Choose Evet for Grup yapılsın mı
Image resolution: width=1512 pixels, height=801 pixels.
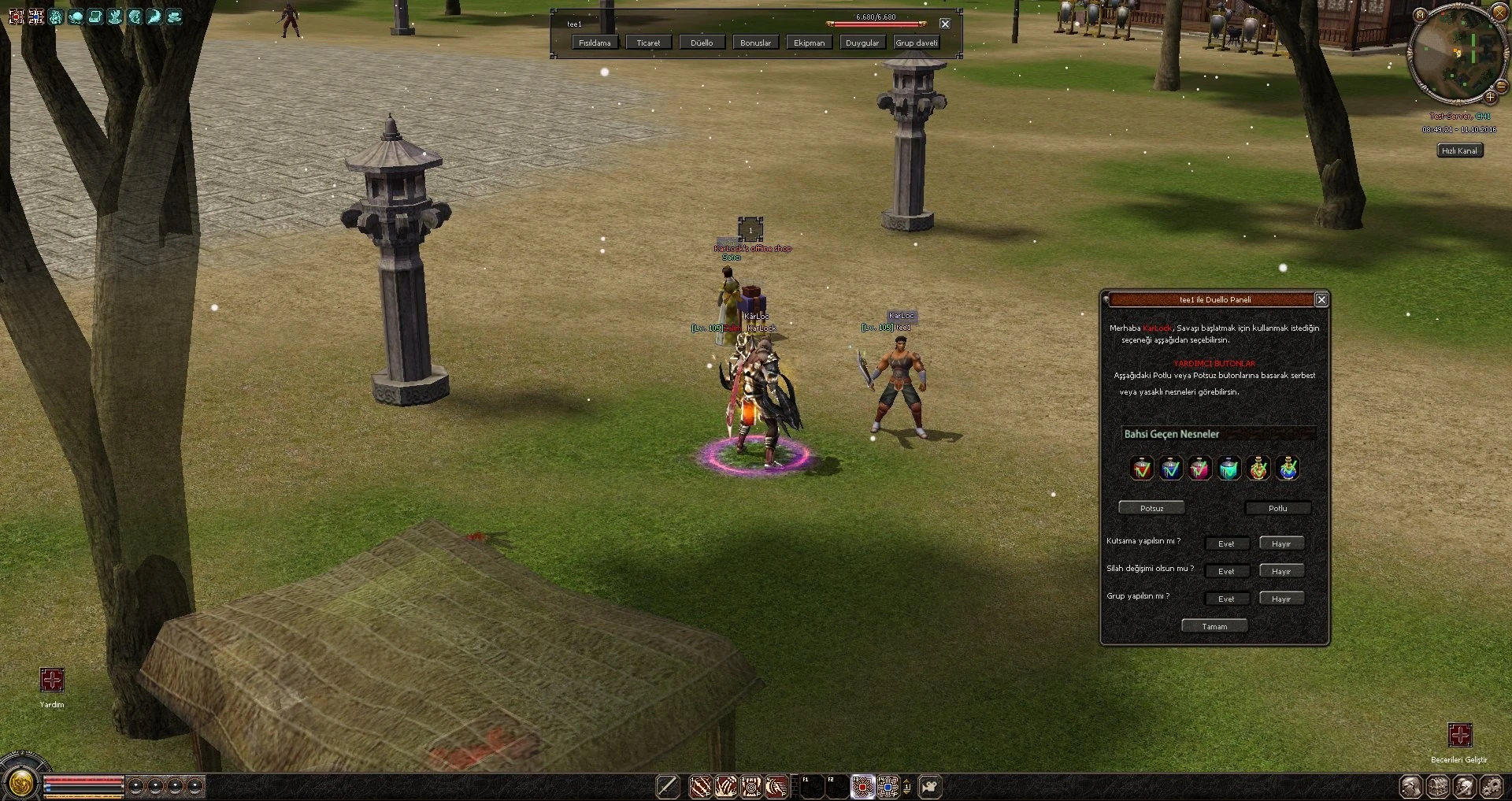(1226, 599)
